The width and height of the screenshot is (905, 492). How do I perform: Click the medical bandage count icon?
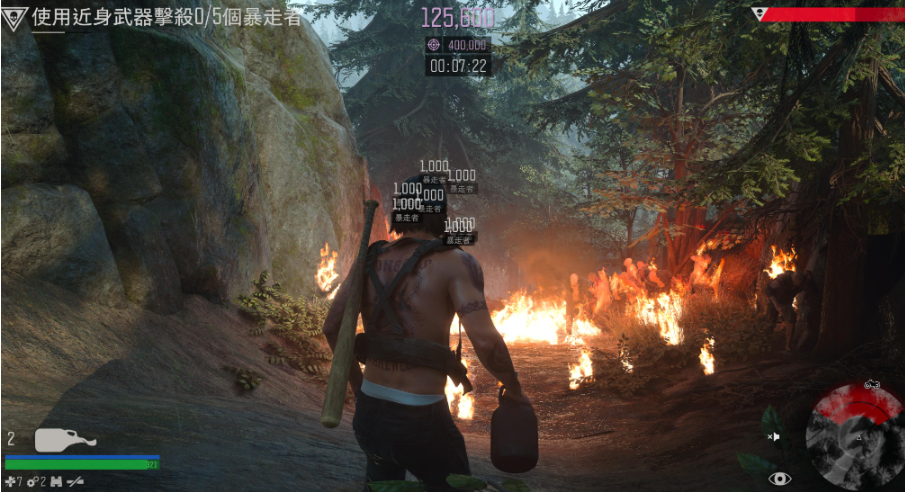point(9,482)
